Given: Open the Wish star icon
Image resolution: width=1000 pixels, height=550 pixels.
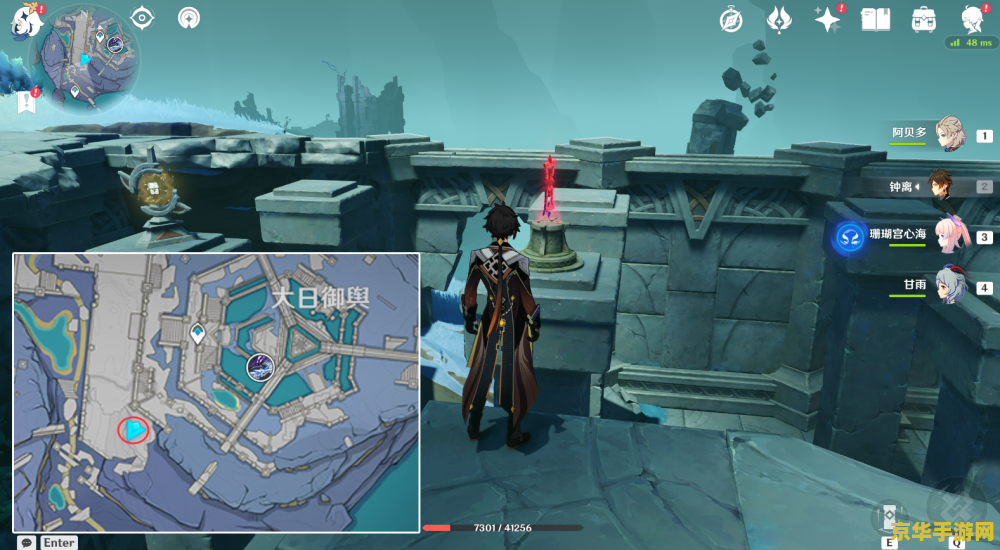Looking at the screenshot, I should 827,19.
